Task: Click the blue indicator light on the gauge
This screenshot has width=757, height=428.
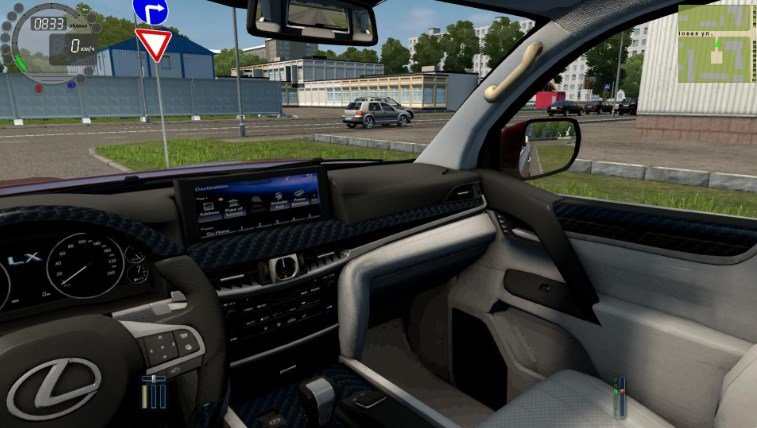Action: click(x=71, y=85)
